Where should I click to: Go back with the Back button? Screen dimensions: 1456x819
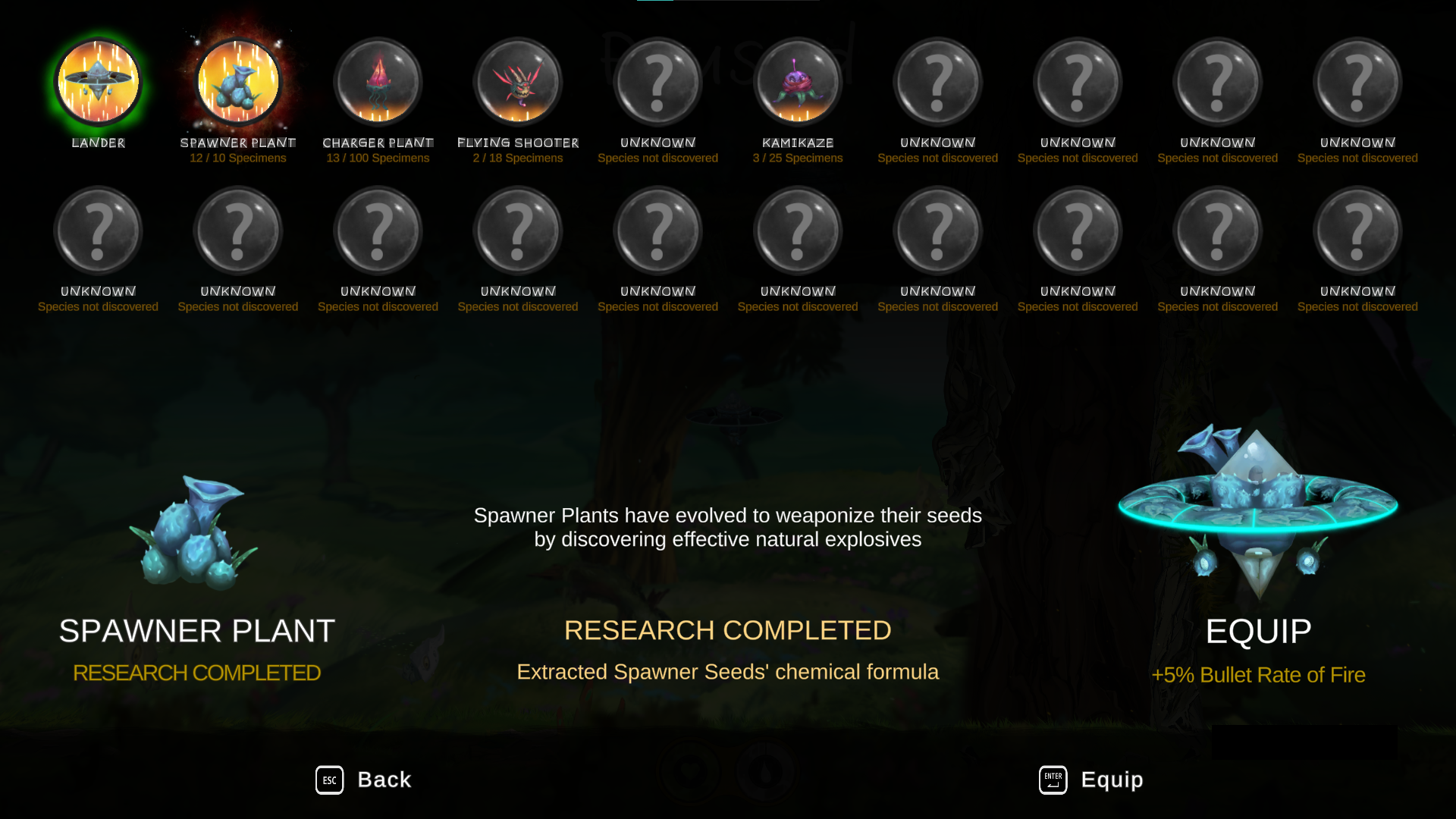click(364, 780)
